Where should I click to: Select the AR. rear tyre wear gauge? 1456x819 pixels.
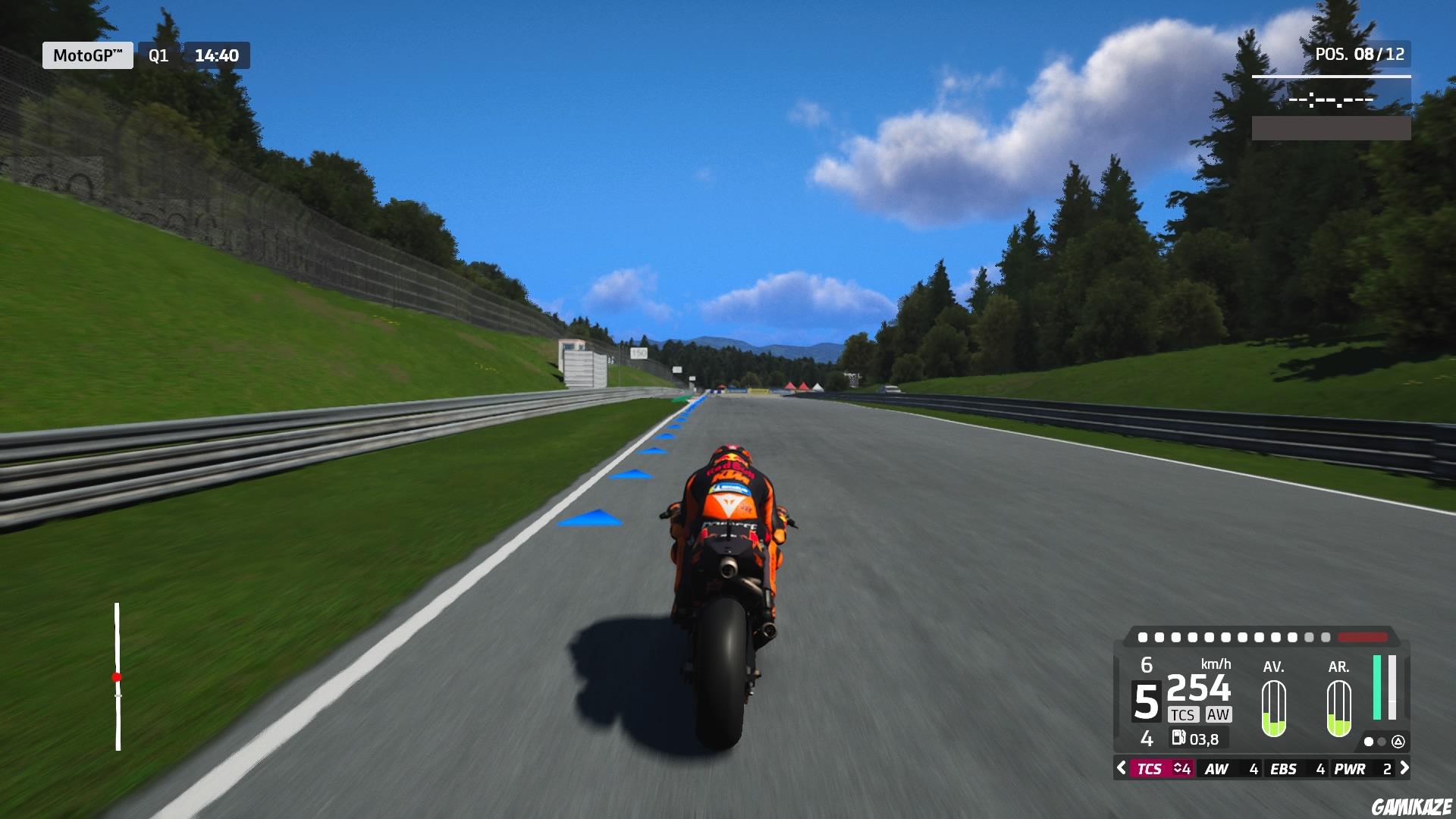pyautogui.click(x=1338, y=709)
